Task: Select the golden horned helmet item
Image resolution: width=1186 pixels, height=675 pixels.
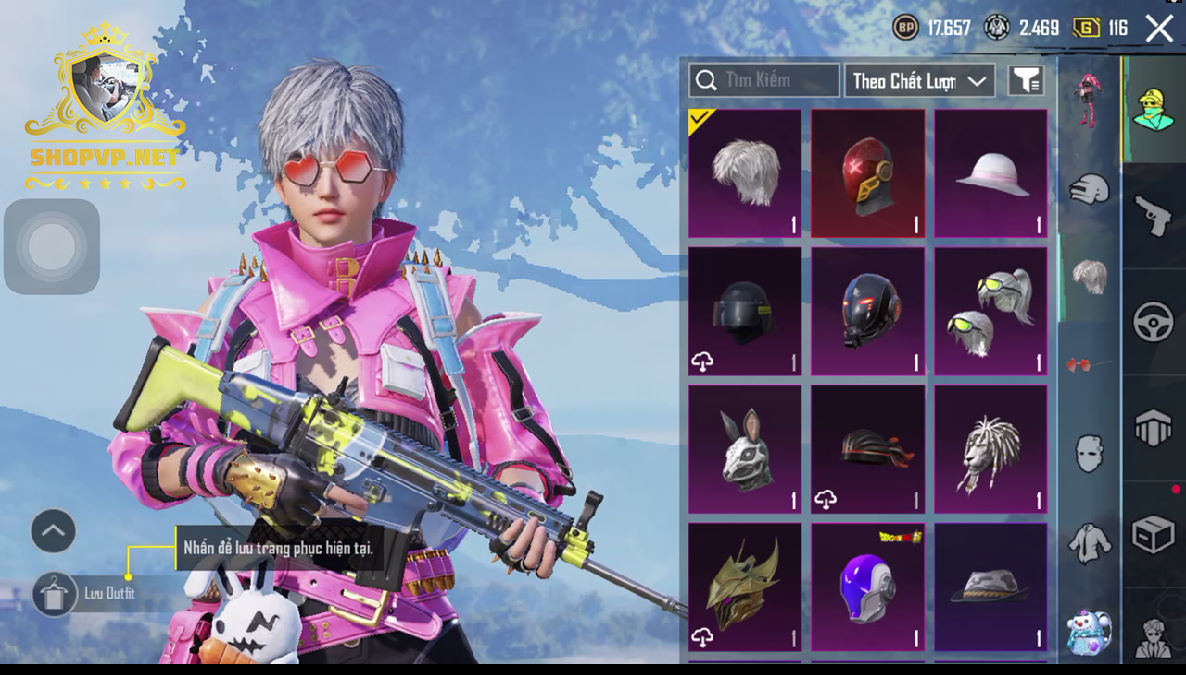Action: click(x=745, y=586)
